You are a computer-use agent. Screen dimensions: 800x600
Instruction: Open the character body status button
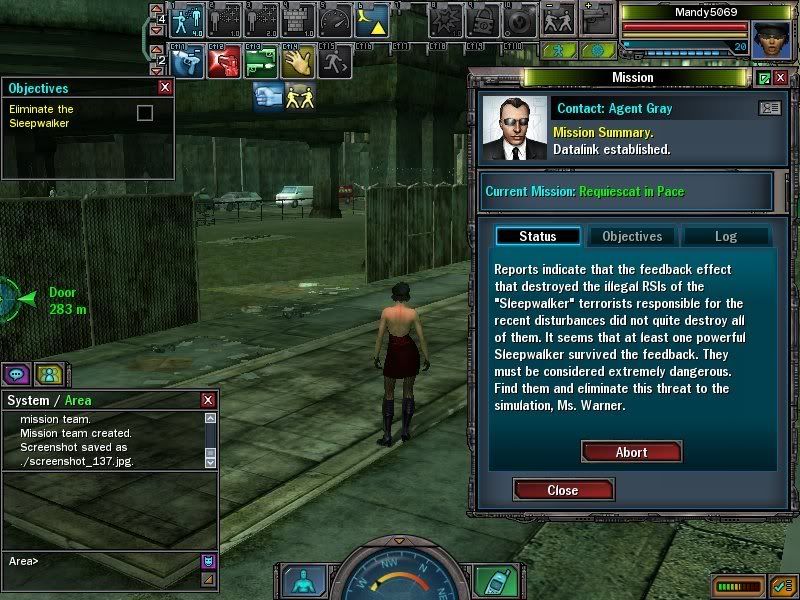[x=300, y=580]
